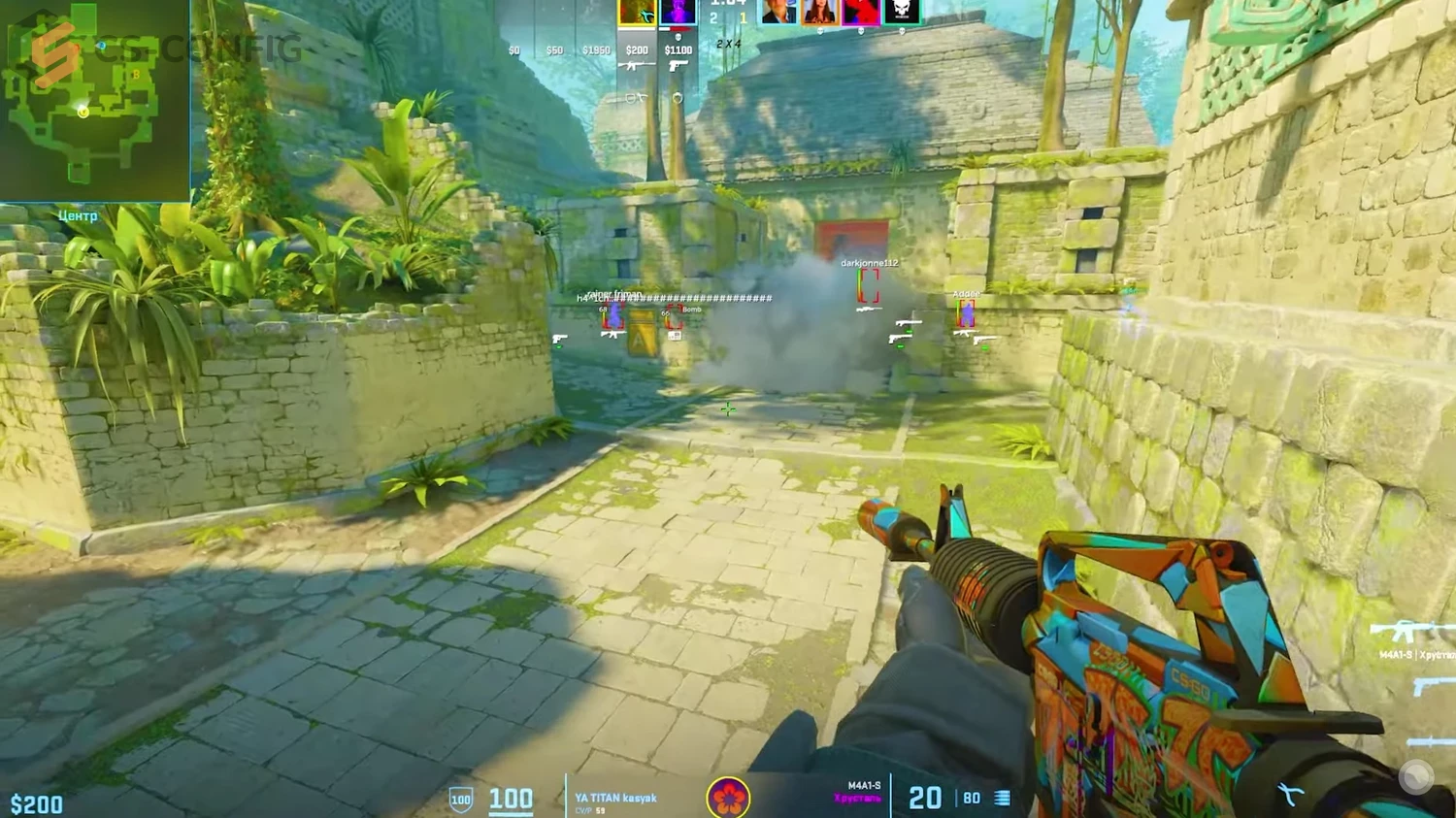The image size is (1456, 818).
Task: Click the pistol icon under the $1100 teammate
Action: (678, 66)
